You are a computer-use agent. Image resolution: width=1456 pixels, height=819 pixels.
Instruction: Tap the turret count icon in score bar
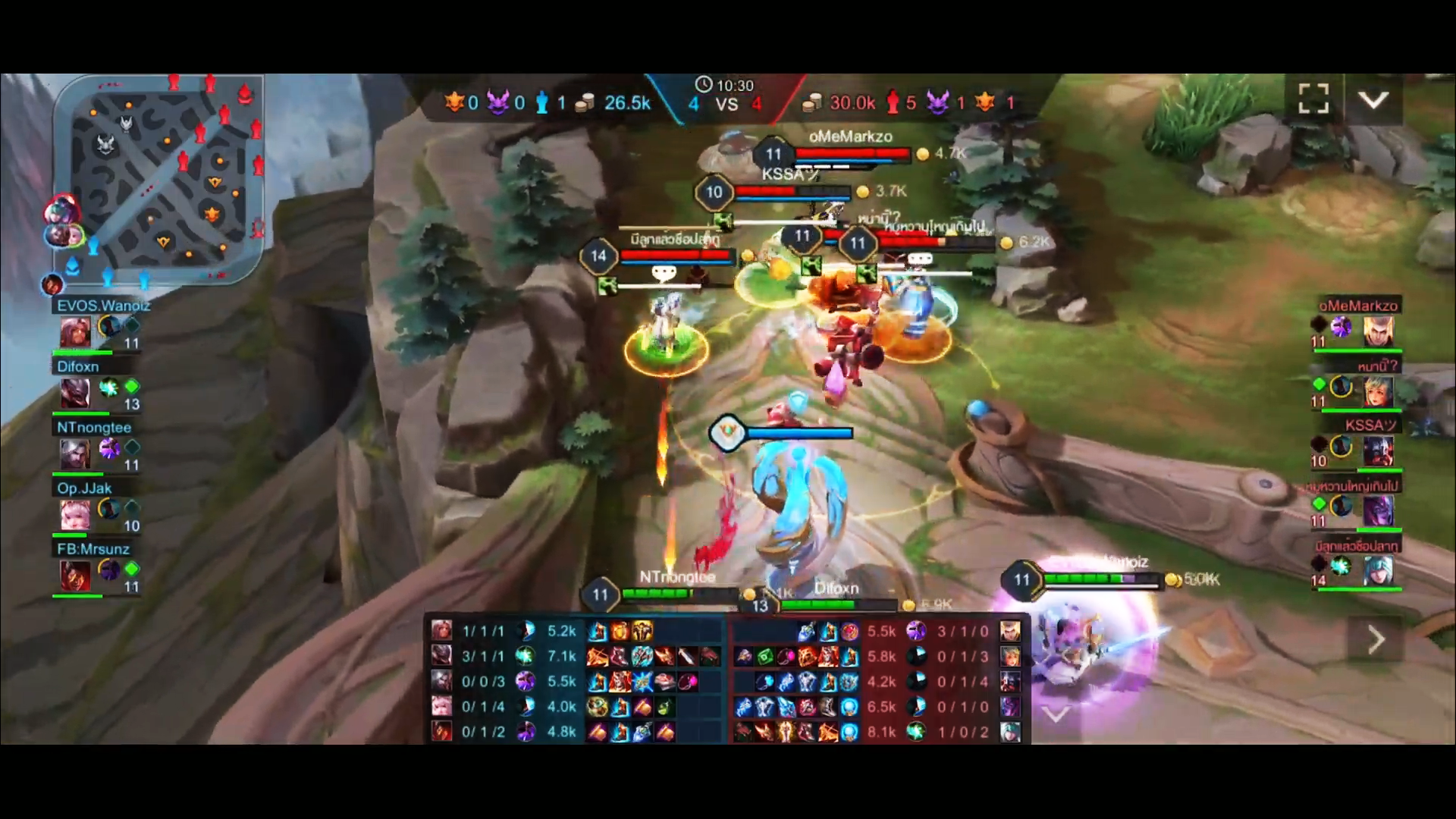(543, 103)
